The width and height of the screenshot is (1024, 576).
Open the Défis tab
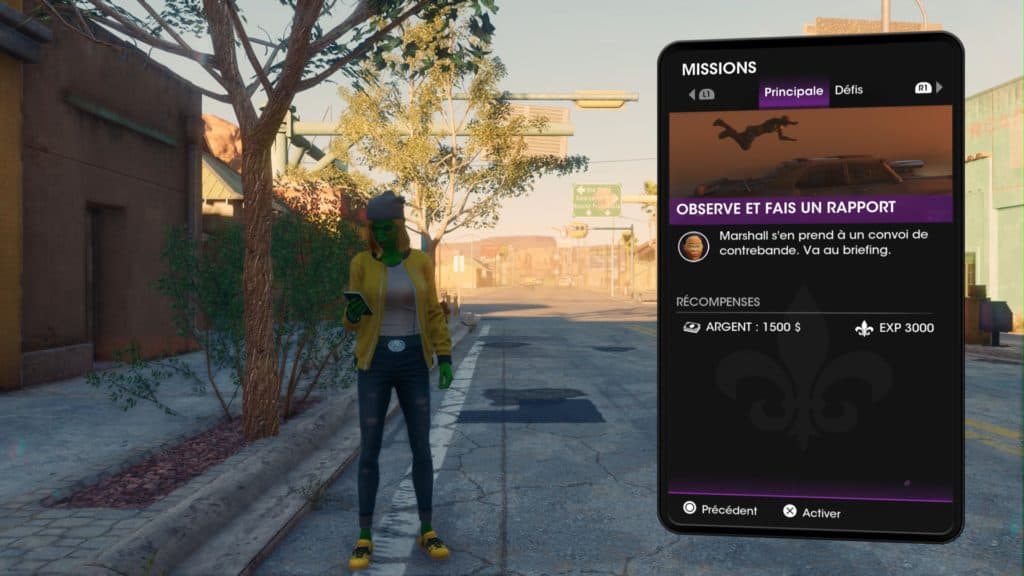point(848,91)
